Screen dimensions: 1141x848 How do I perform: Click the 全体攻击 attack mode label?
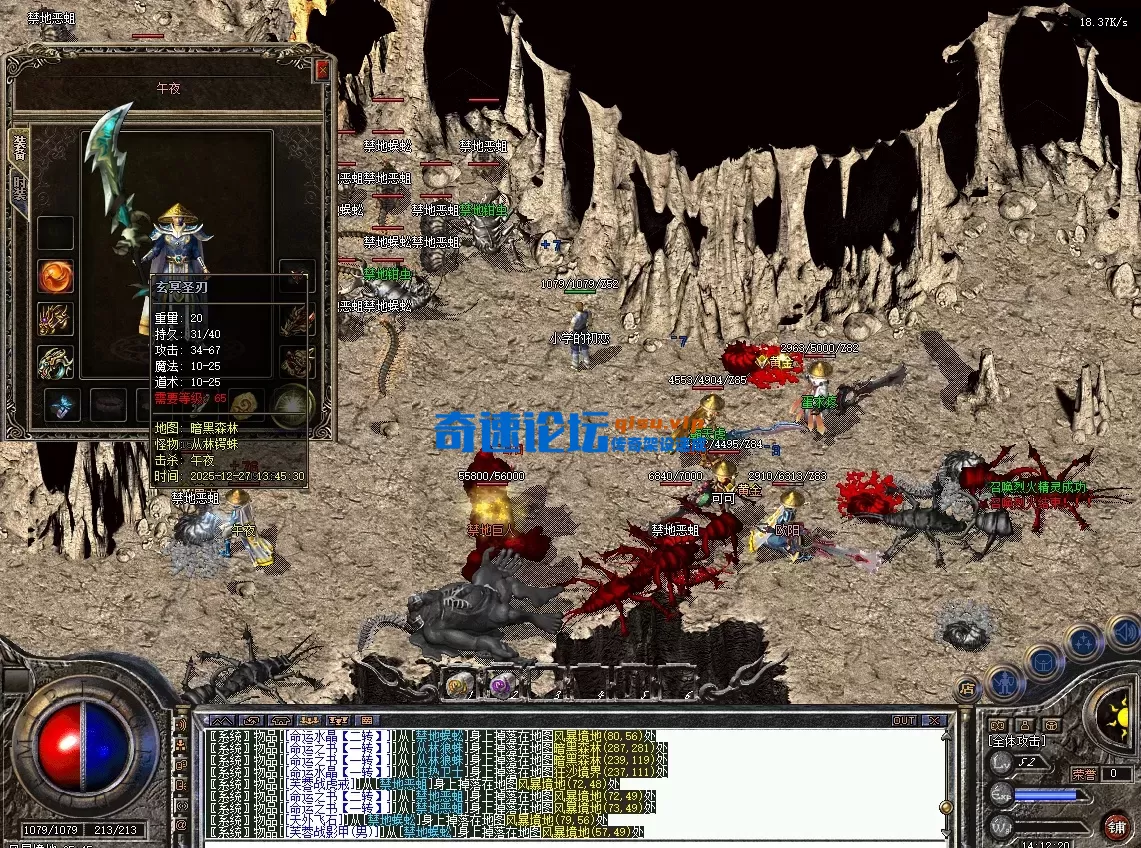pos(1019,741)
